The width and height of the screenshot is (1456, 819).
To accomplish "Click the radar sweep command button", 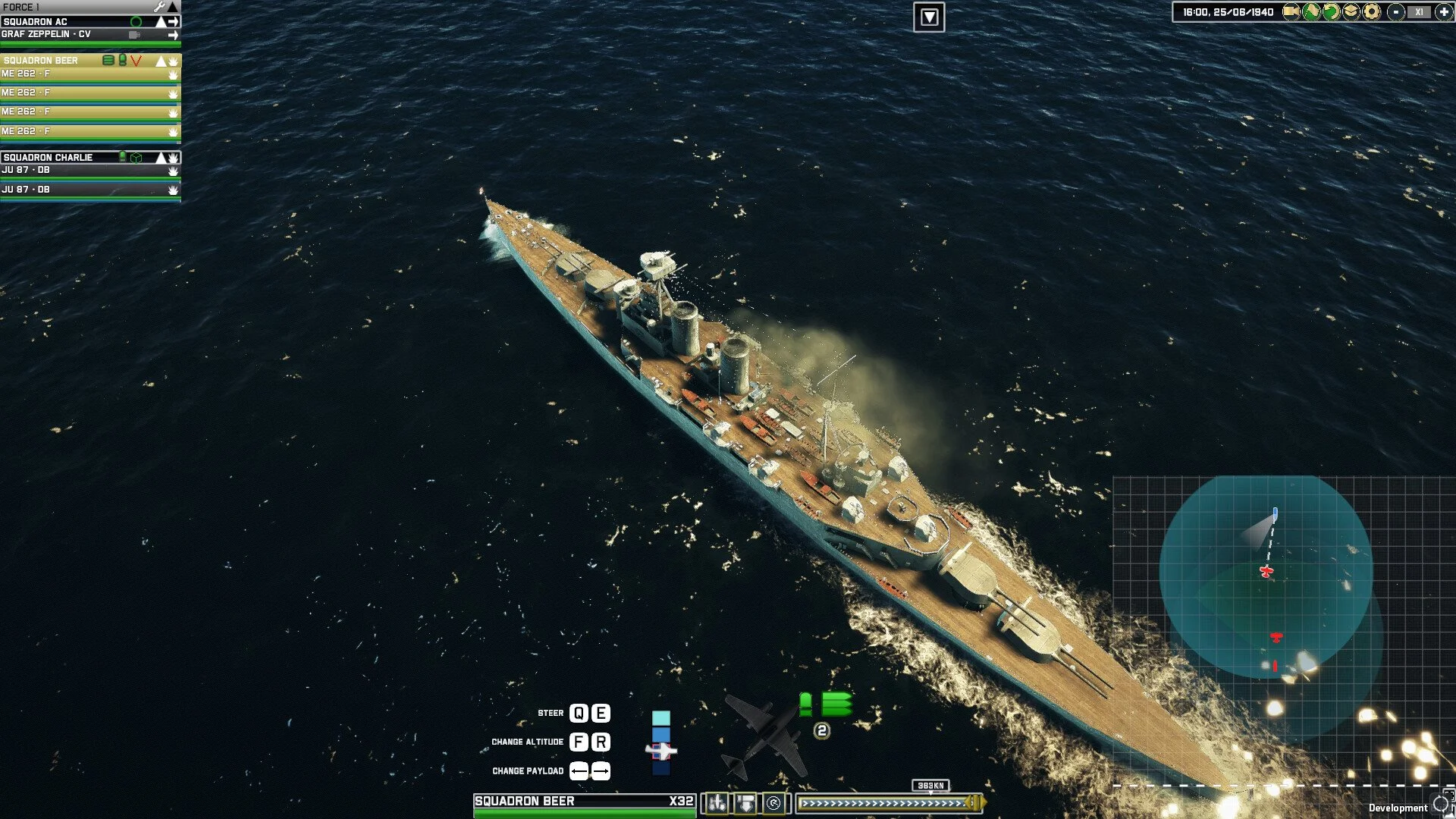I will click(x=773, y=802).
